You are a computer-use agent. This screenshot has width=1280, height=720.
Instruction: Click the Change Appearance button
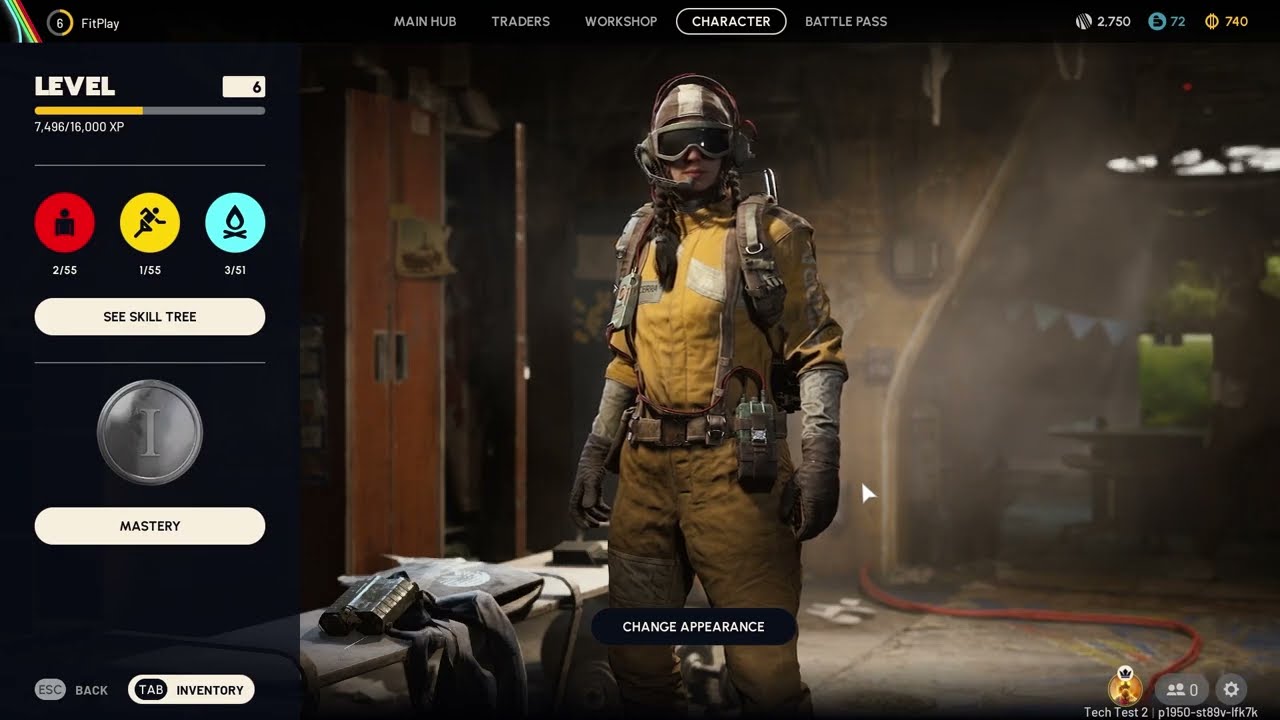click(693, 627)
